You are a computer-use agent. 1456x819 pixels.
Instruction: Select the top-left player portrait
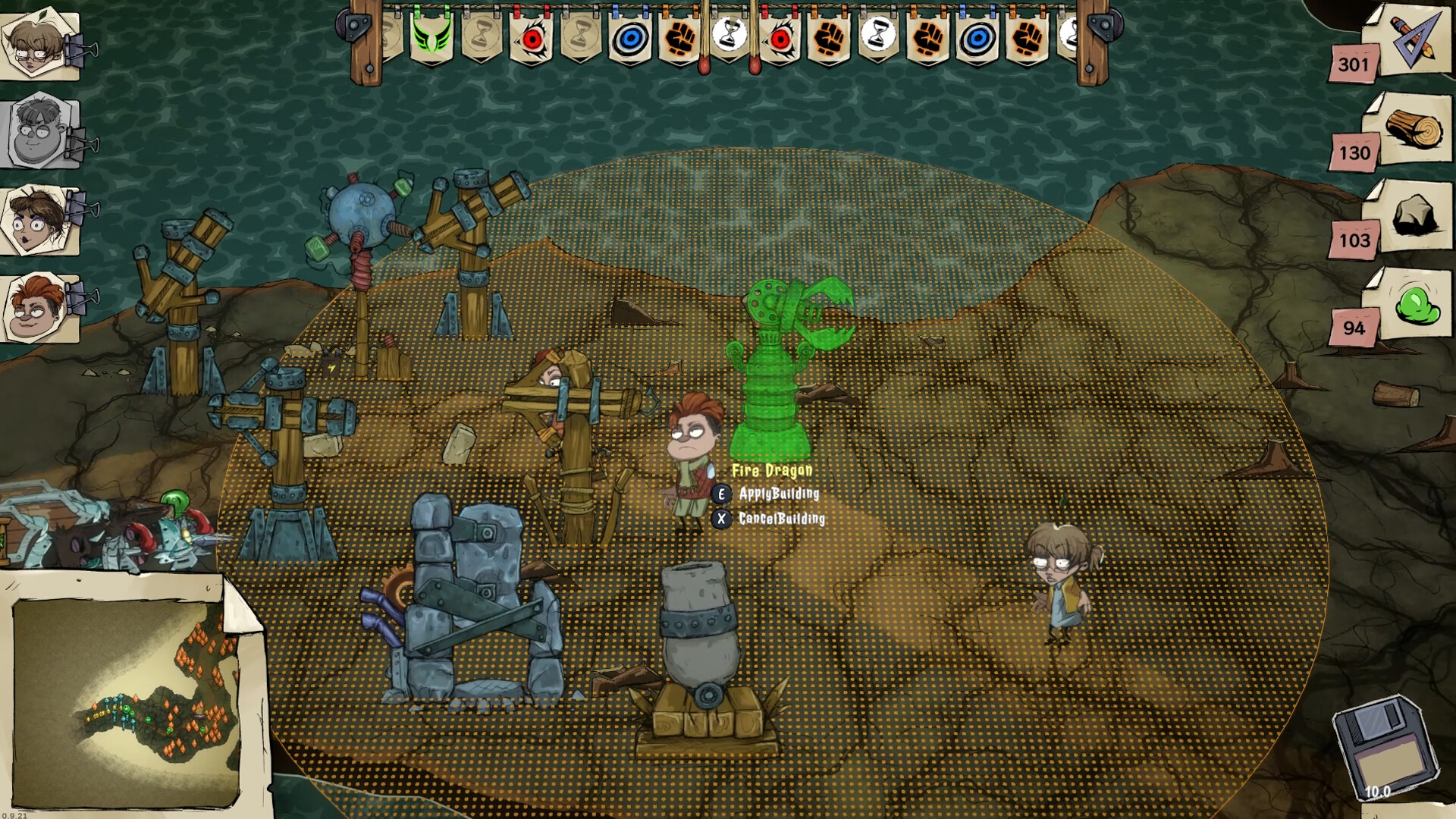click(32, 42)
